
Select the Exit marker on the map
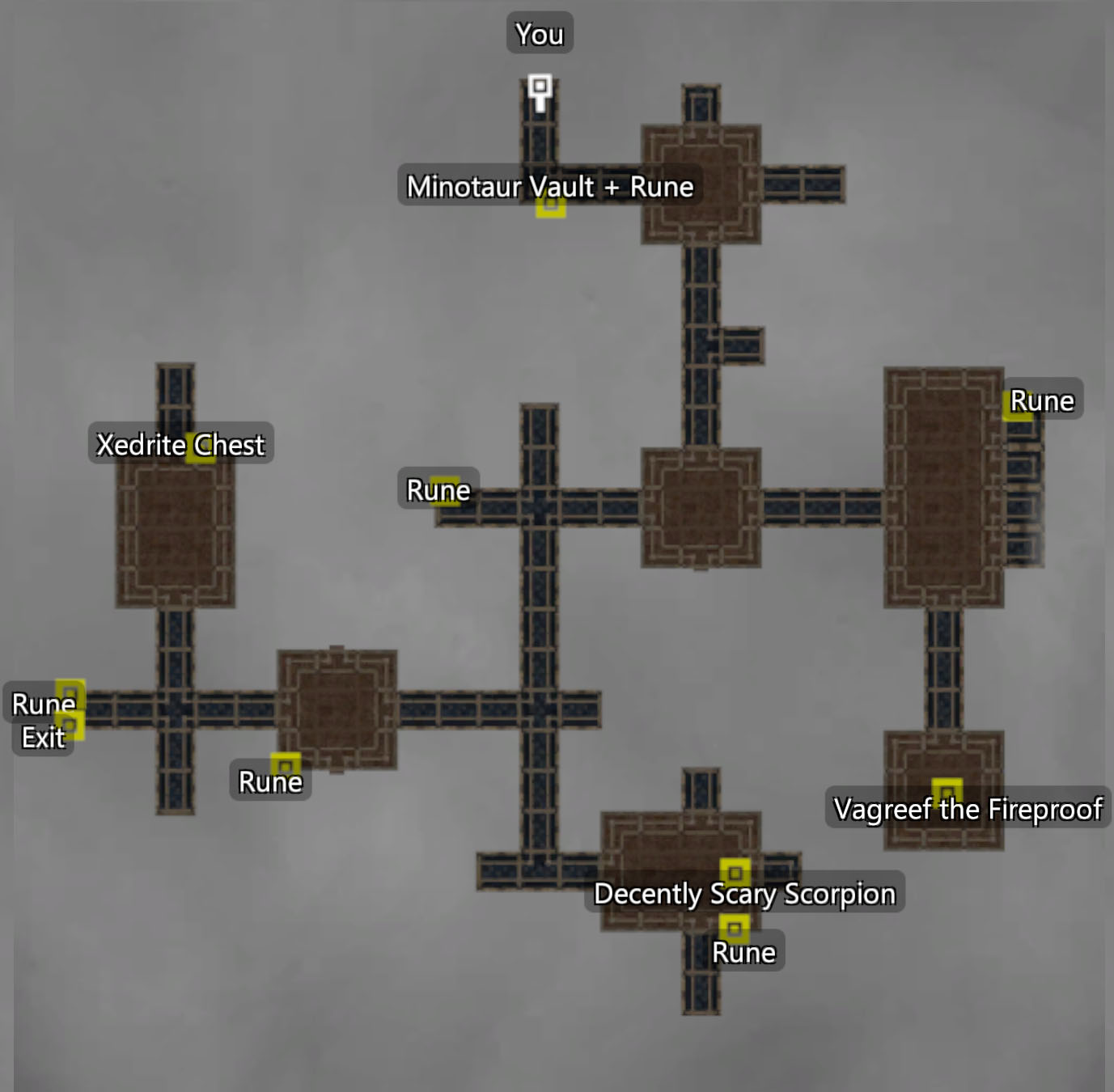tap(70, 725)
